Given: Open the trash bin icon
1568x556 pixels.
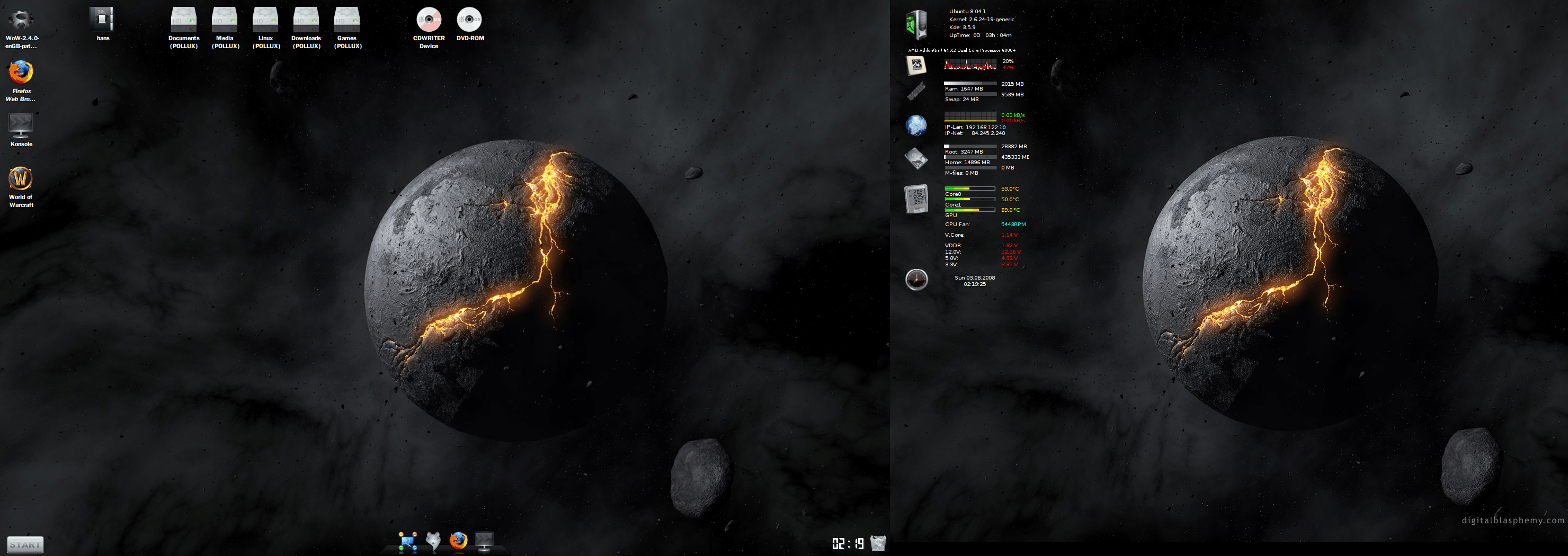Looking at the screenshot, I should (x=878, y=543).
